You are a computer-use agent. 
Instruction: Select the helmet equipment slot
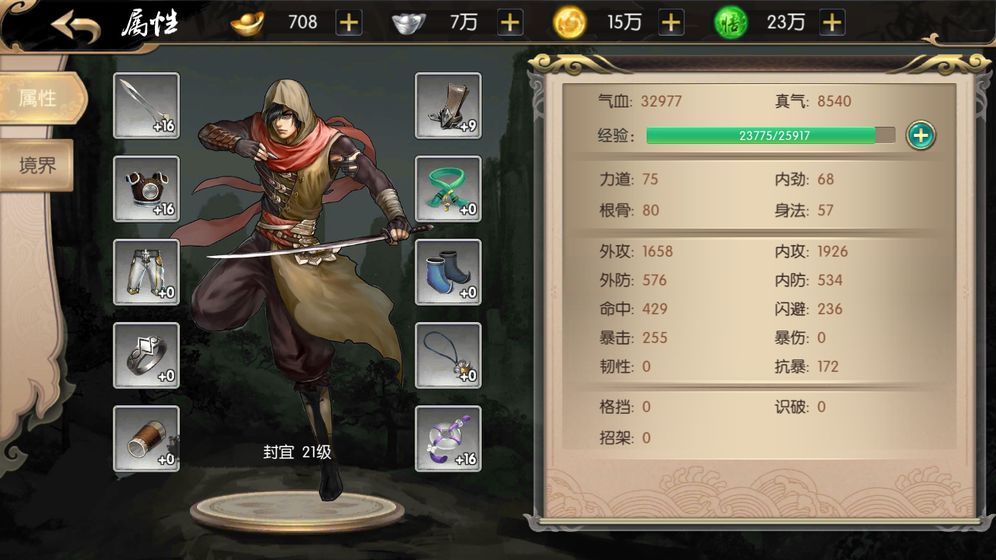pyautogui.click(x=448, y=105)
